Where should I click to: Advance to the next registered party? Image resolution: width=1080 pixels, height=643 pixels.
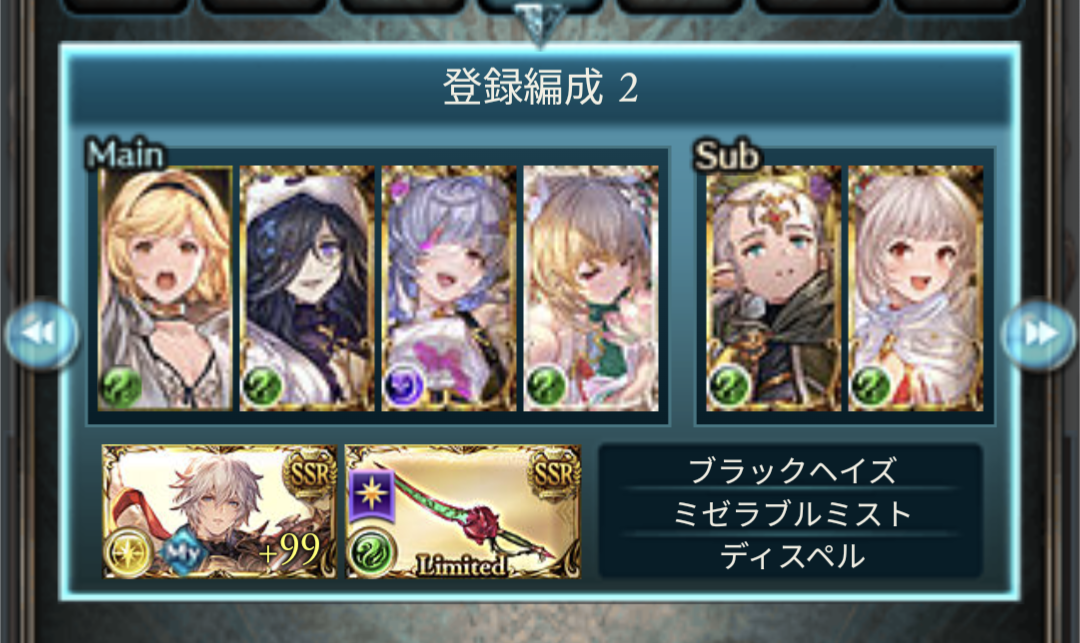(1038, 333)
